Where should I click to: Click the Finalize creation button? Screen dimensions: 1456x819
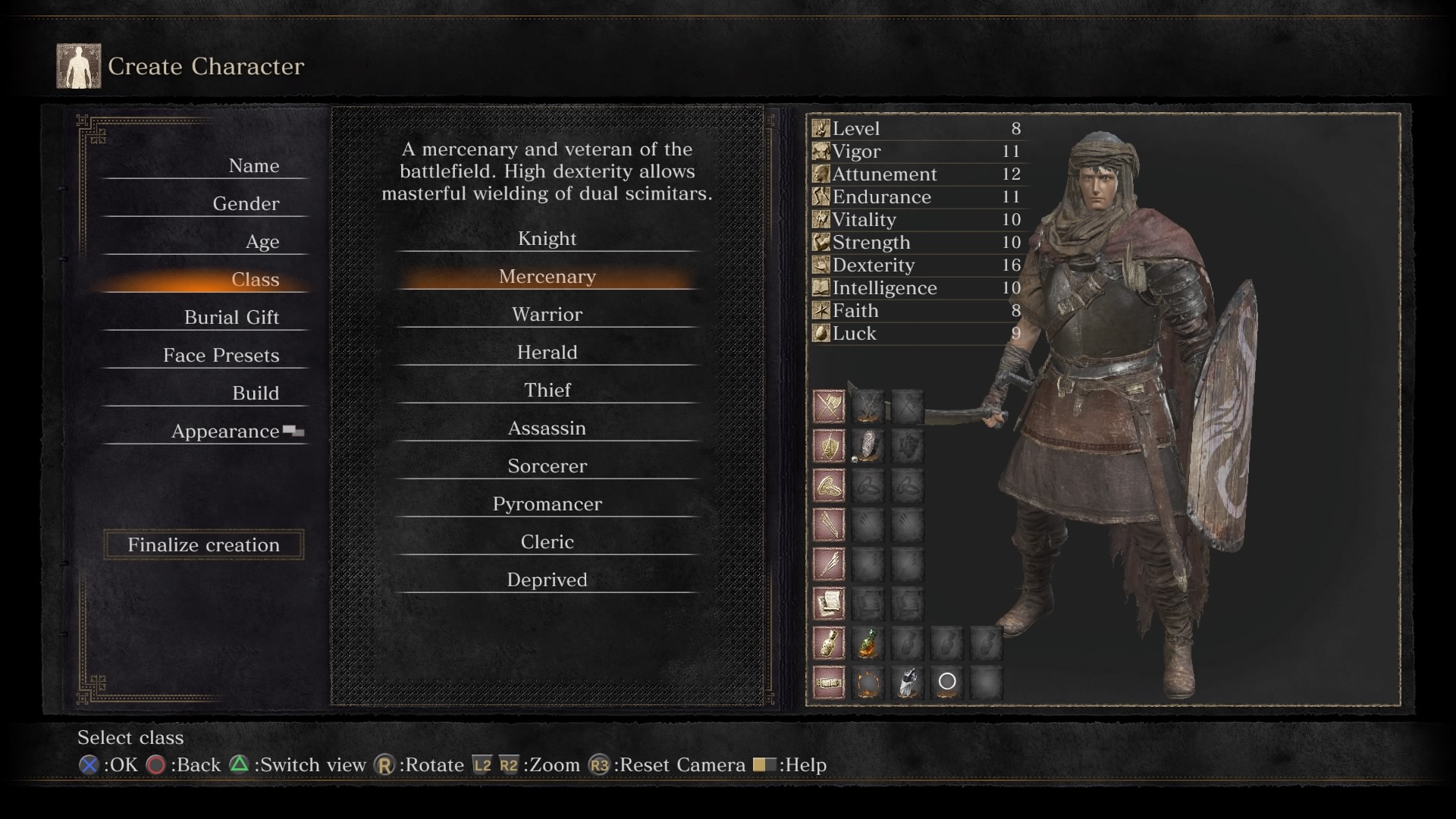203,544
